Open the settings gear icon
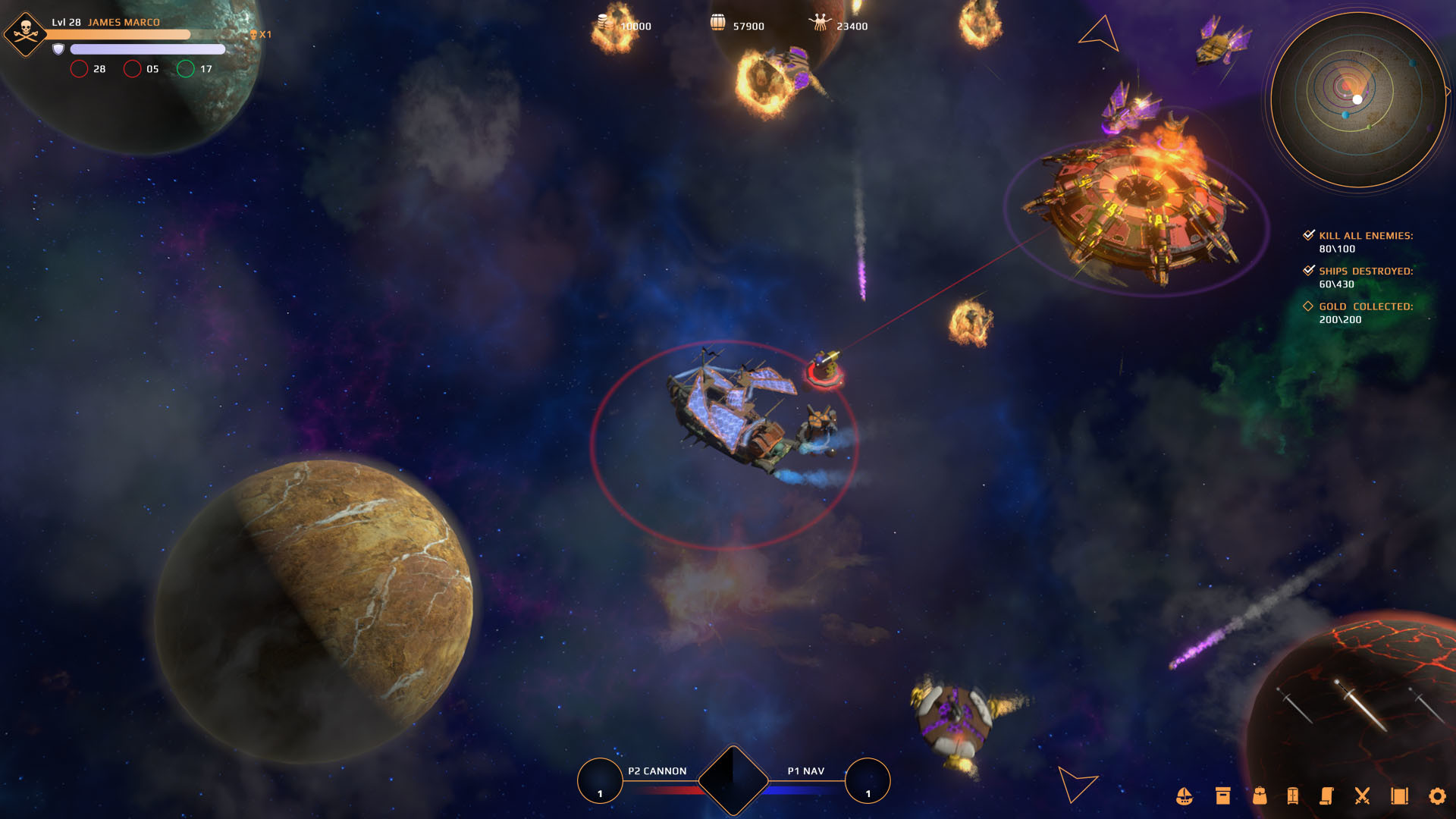The image size is (1456, 819). pos(1438,796)
